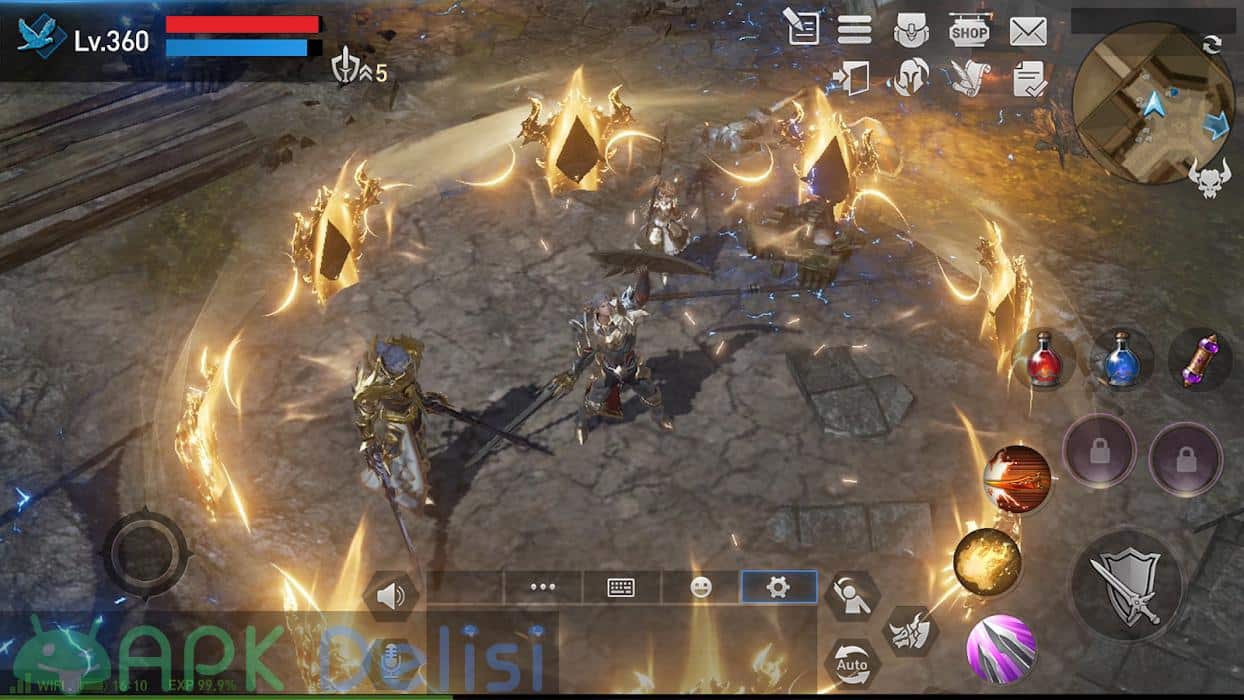The height and width of the screenshot is (700, 1244).
Task: Open the SHOP
Action: [x=969, y=31]
